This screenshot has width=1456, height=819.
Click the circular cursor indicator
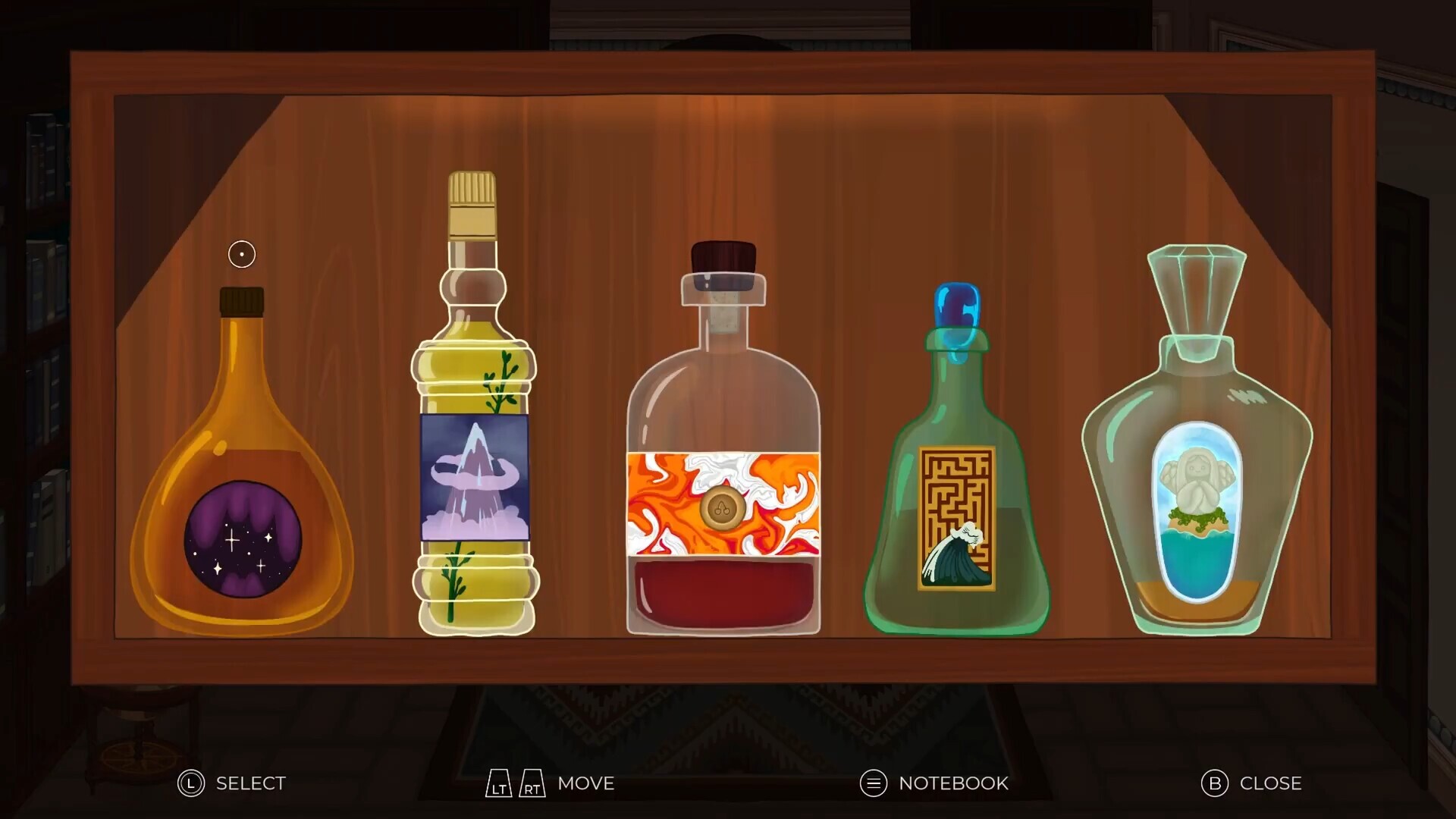240,254
